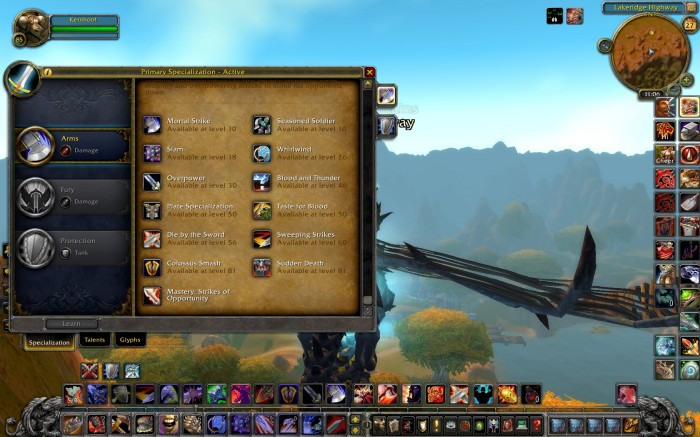
Task: Select Mastery: Strikes of Opportunity icon
Action: tap(152, 296)
